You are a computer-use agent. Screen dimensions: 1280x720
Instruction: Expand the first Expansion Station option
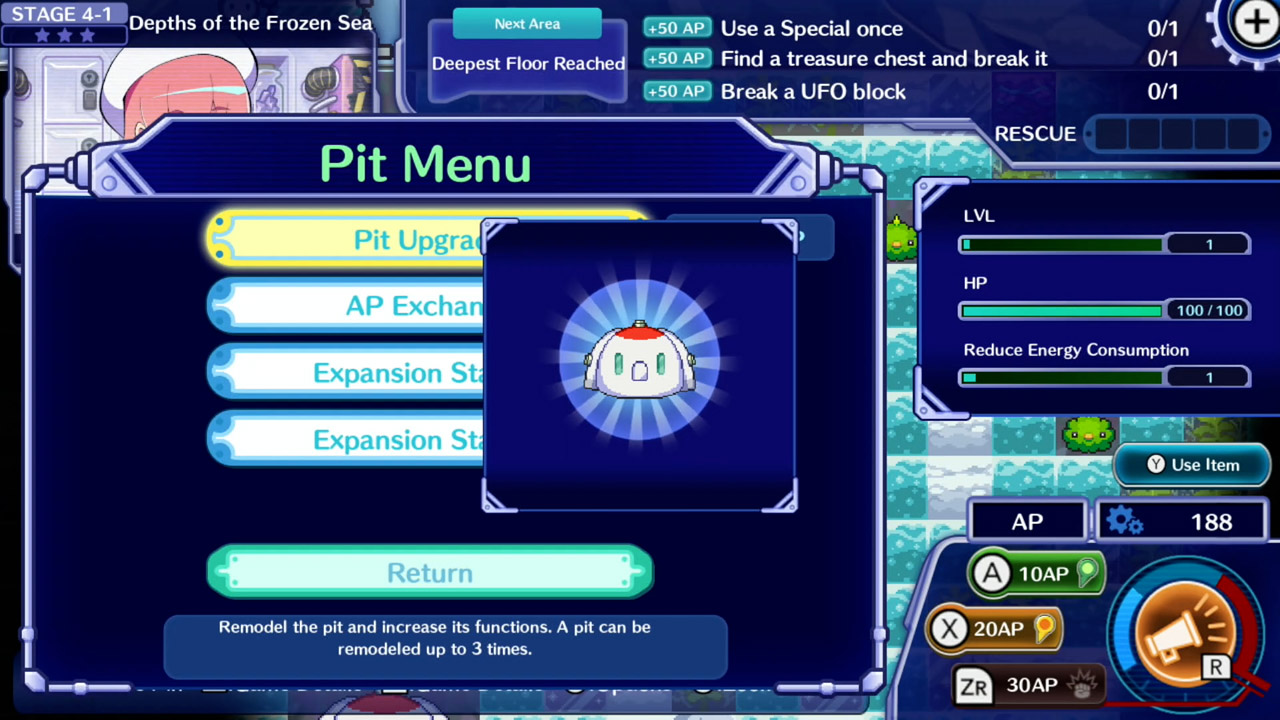pos(400,373)
